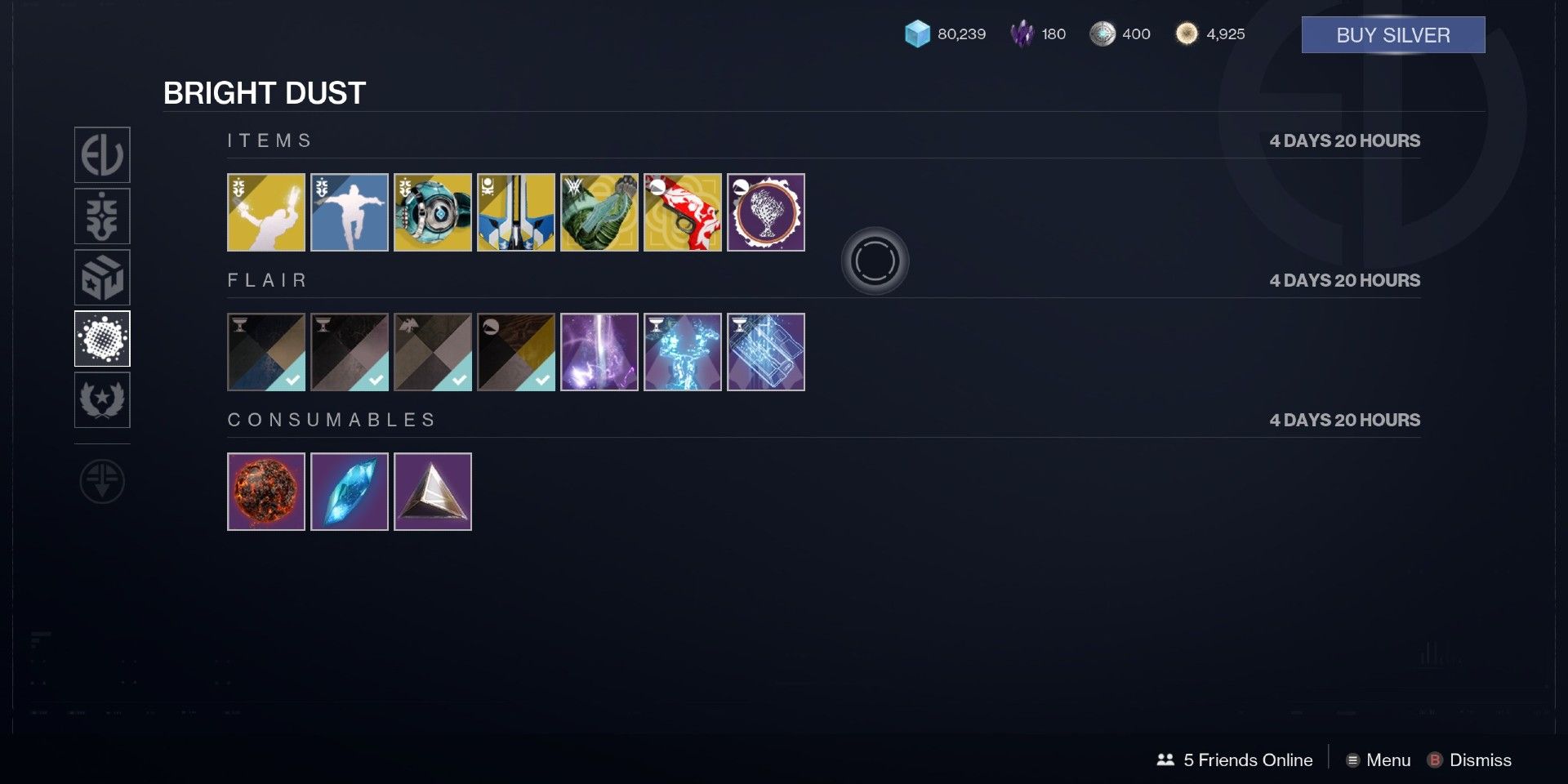The width and height of the screenshot is (1568, 784).
Task: Select the red emote tile in Items row
Action: [x=683, y=212]
